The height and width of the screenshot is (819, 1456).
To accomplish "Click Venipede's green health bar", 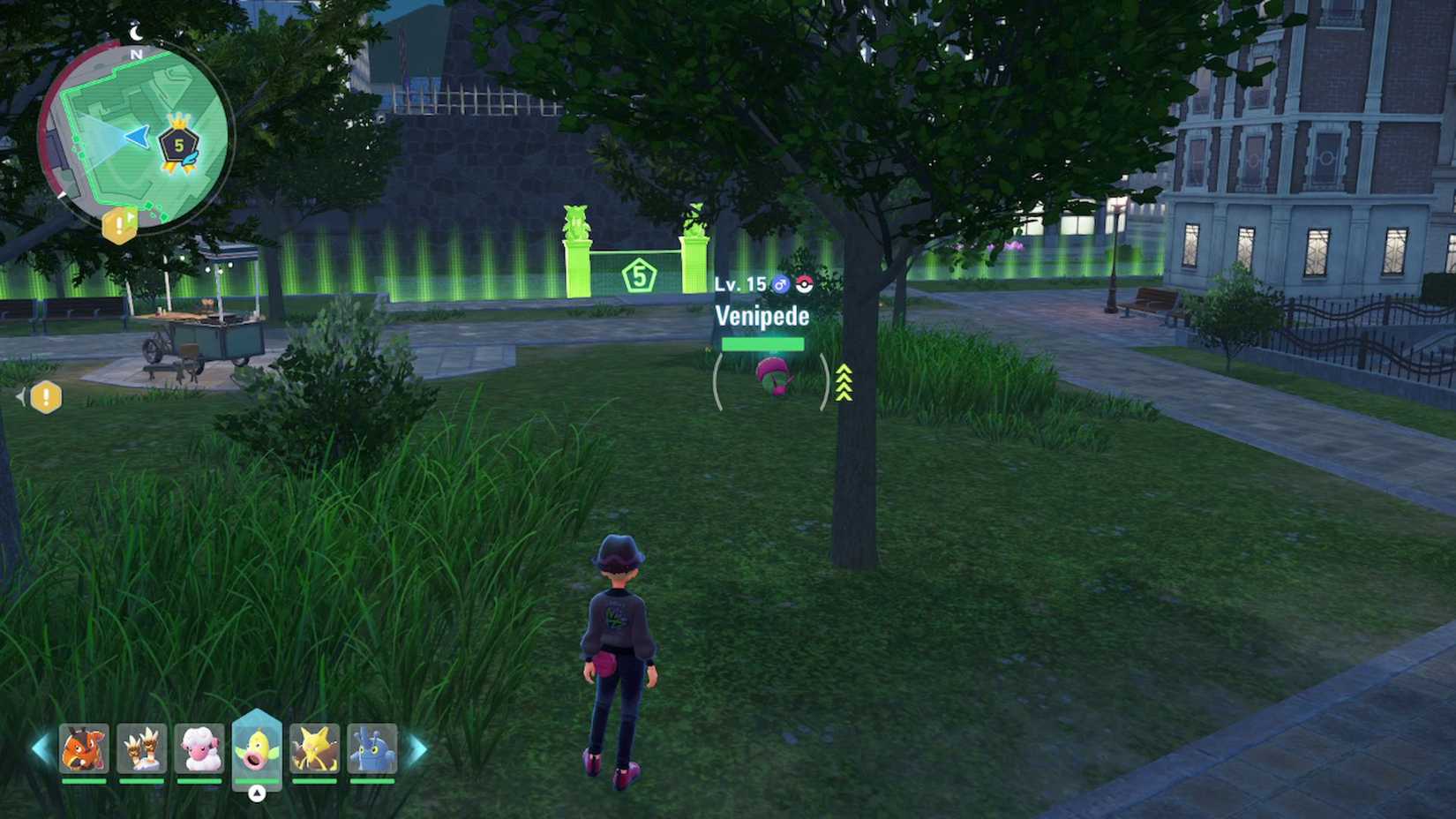I will [765, 343].
